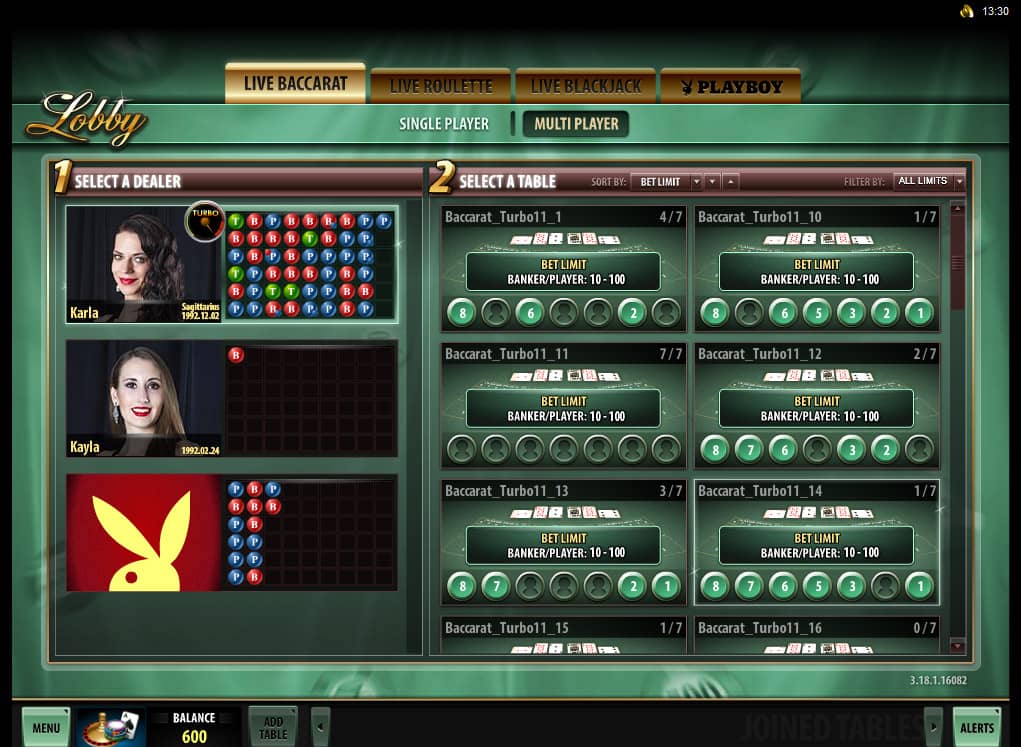Image resolution: width=1021 pixels, height=747 pixels.
Task: Click the Add Table button
Action: coord(273,728)
